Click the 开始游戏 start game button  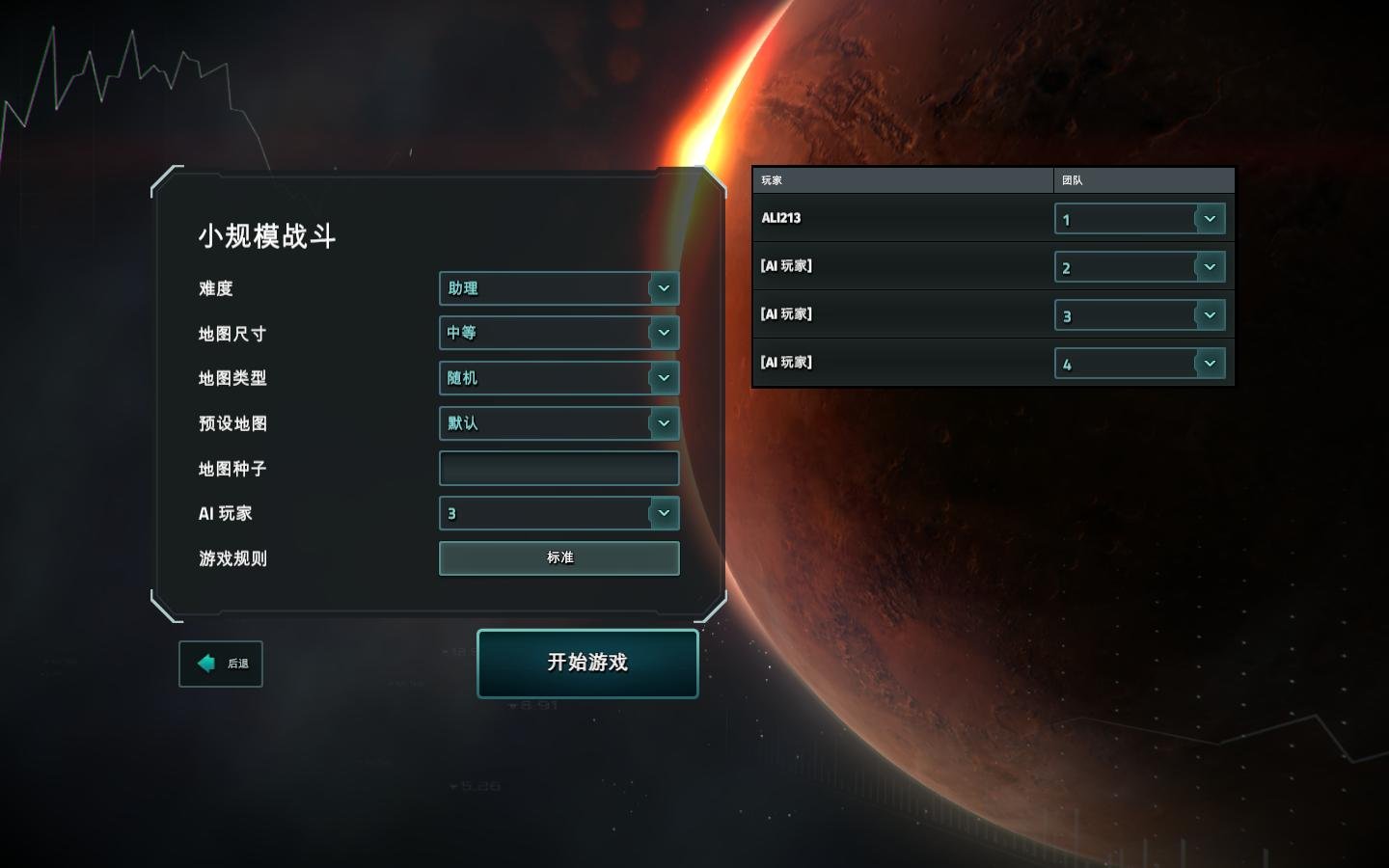click(x=586, y=664)
